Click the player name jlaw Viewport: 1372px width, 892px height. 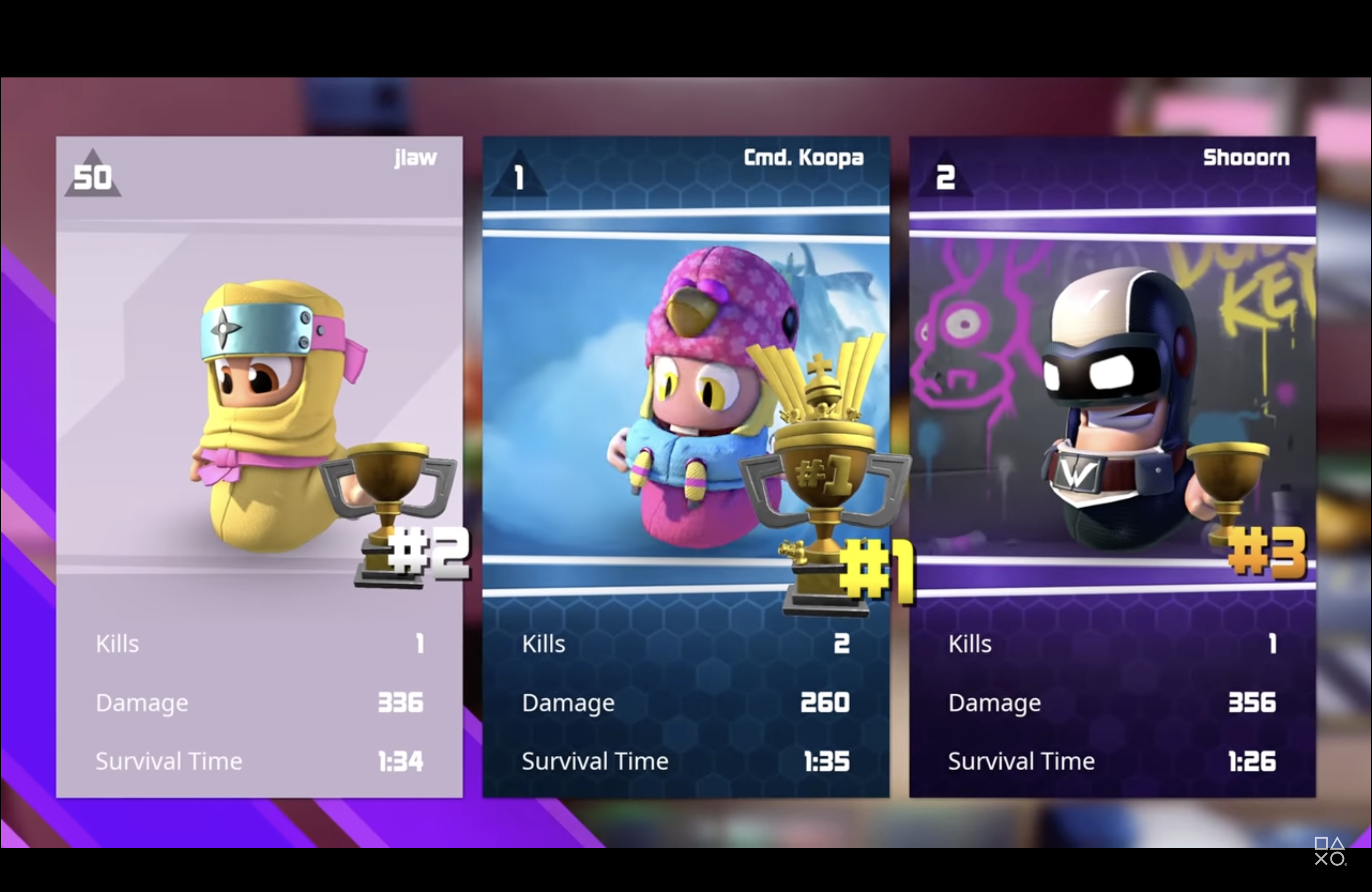coord(415,157)
